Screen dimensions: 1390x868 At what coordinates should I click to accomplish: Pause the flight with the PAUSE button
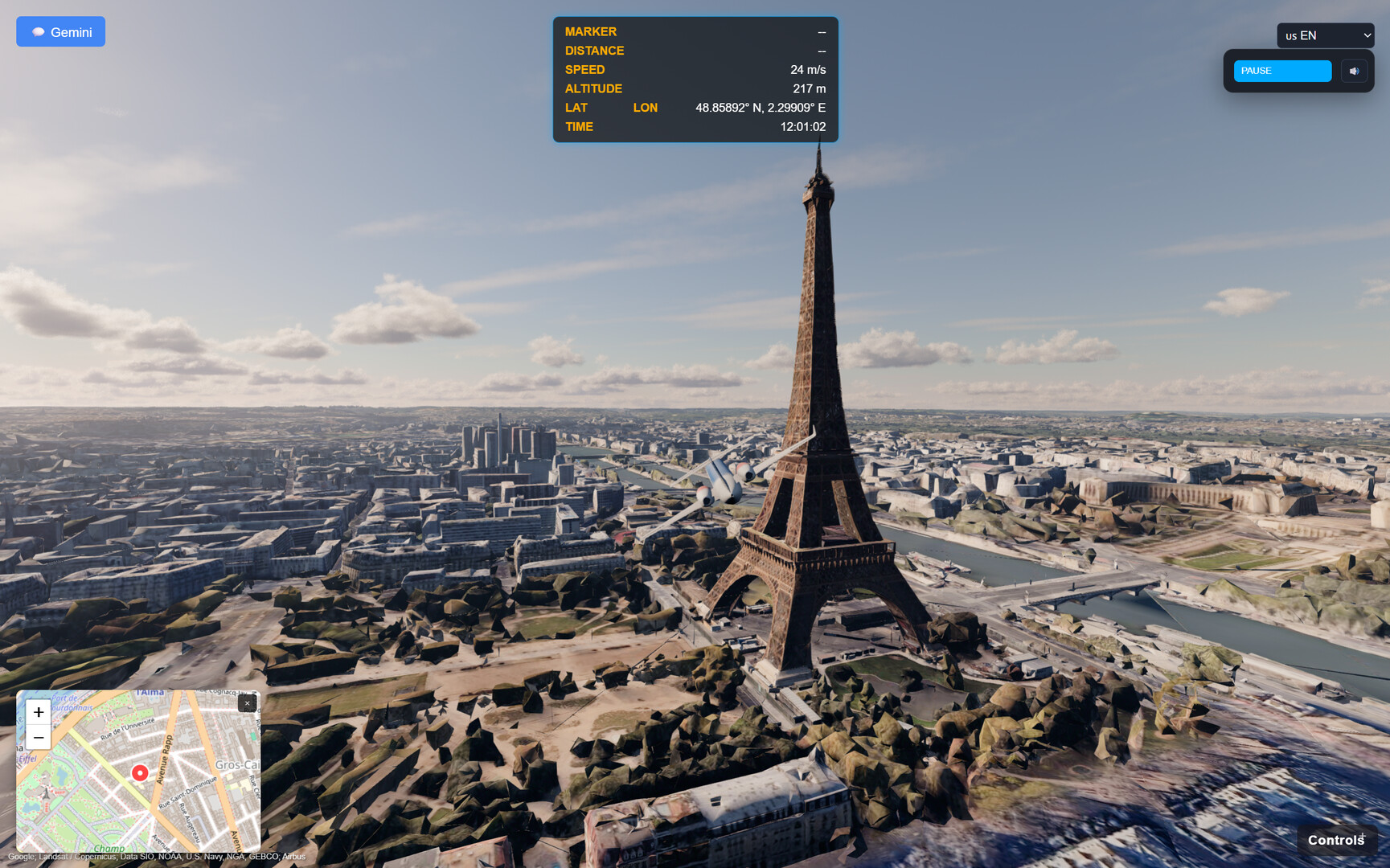point(1281,71)
